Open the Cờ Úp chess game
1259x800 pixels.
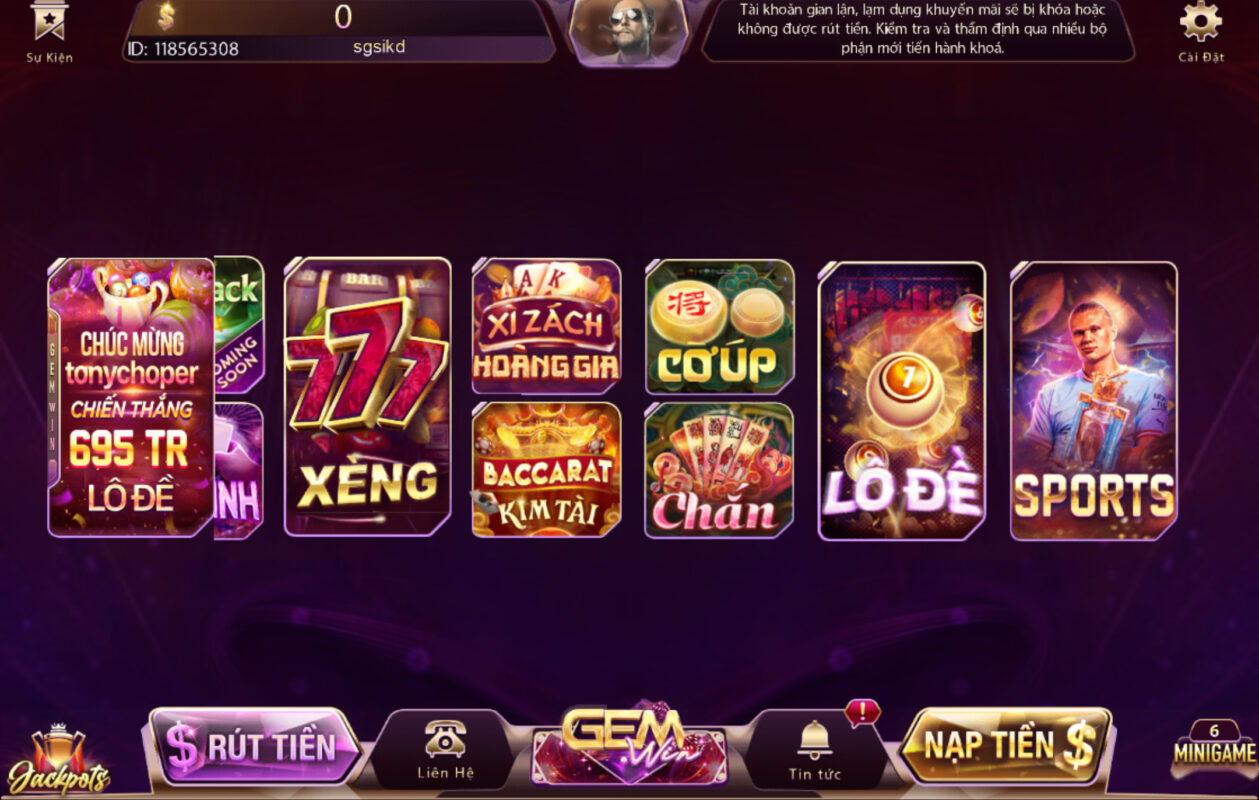tap(719, 326)
